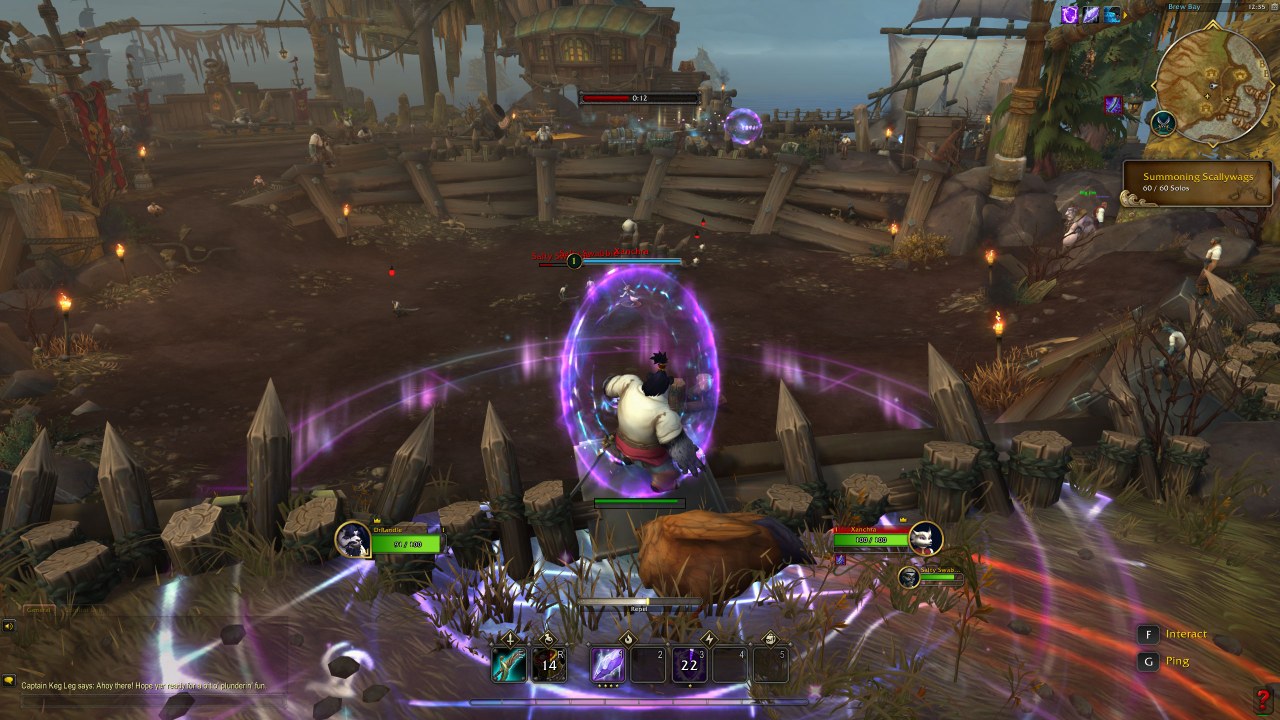Screen dimensions: 1280x720
Task: Inspect the red-bordered sword debuff icon
Action: tap(1113, 105)
